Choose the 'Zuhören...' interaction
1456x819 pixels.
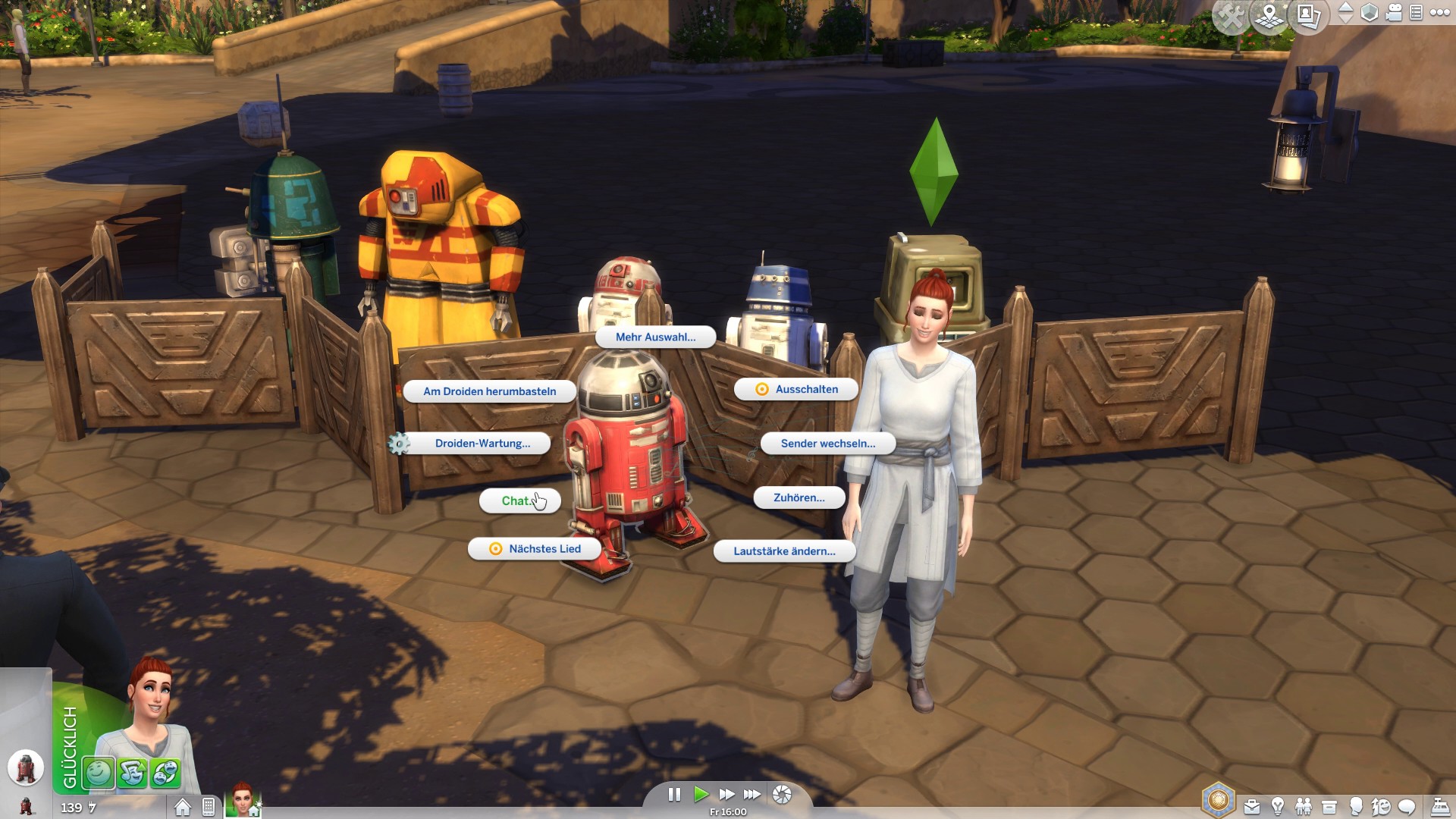[x=799, y=498]
